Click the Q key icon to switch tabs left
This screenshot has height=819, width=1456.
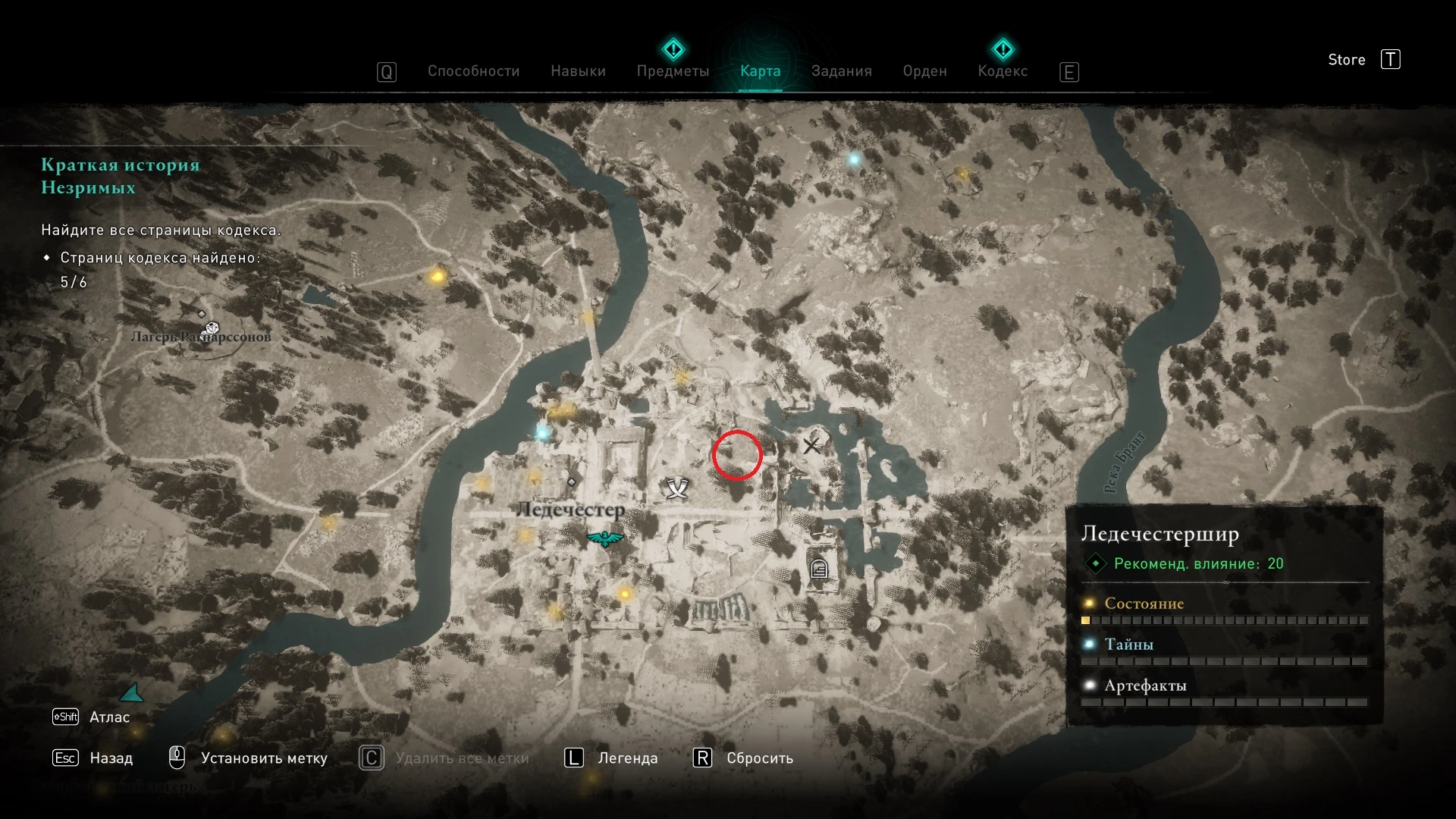(x=387, y=71)
